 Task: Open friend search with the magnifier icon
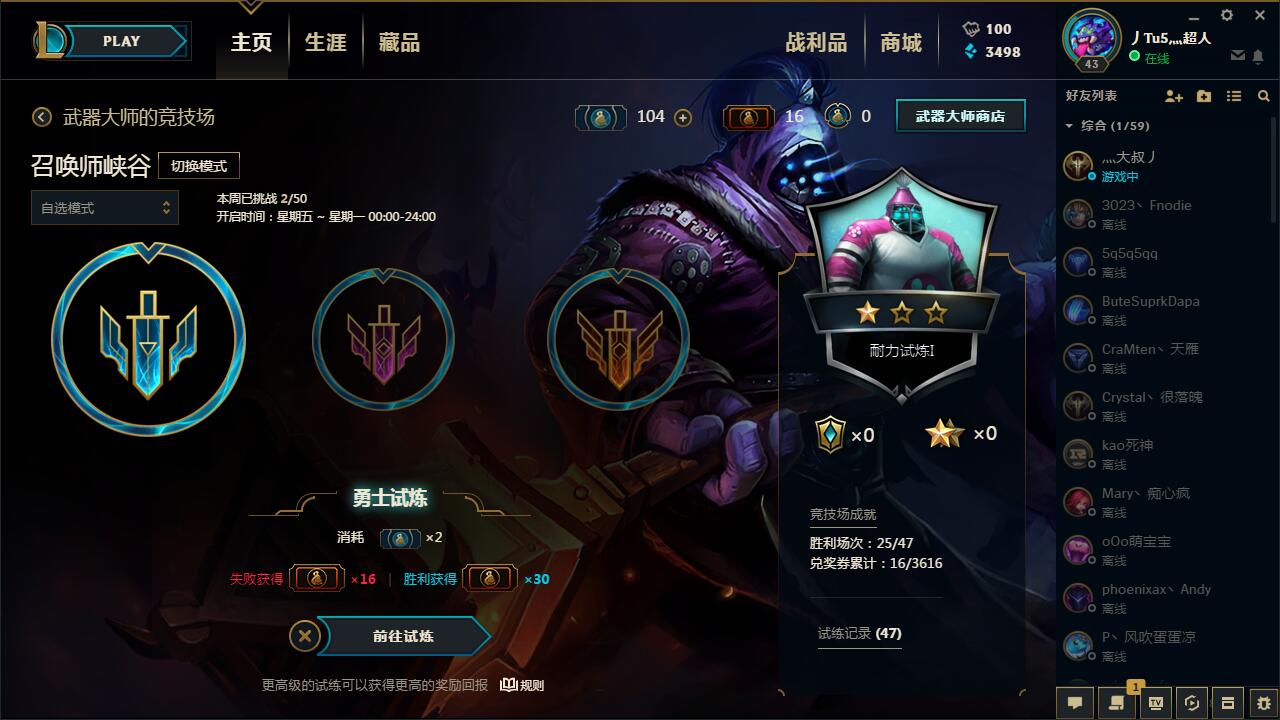click(1263, 96)
